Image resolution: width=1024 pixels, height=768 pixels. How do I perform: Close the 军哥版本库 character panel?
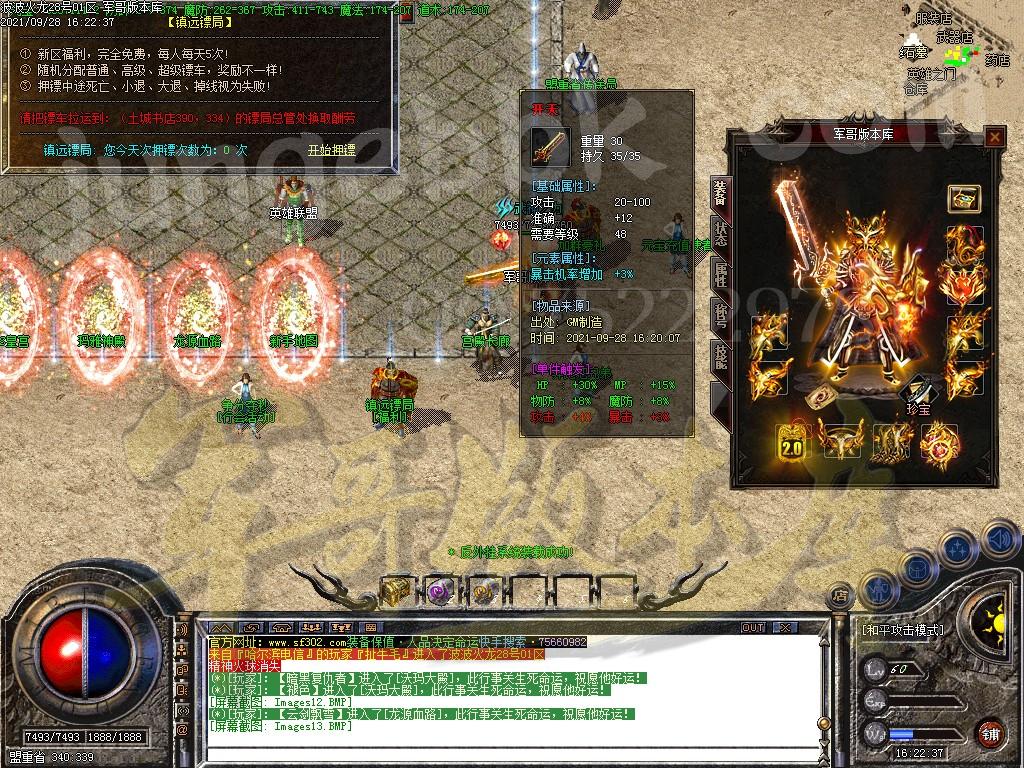(x=994, y=138)
